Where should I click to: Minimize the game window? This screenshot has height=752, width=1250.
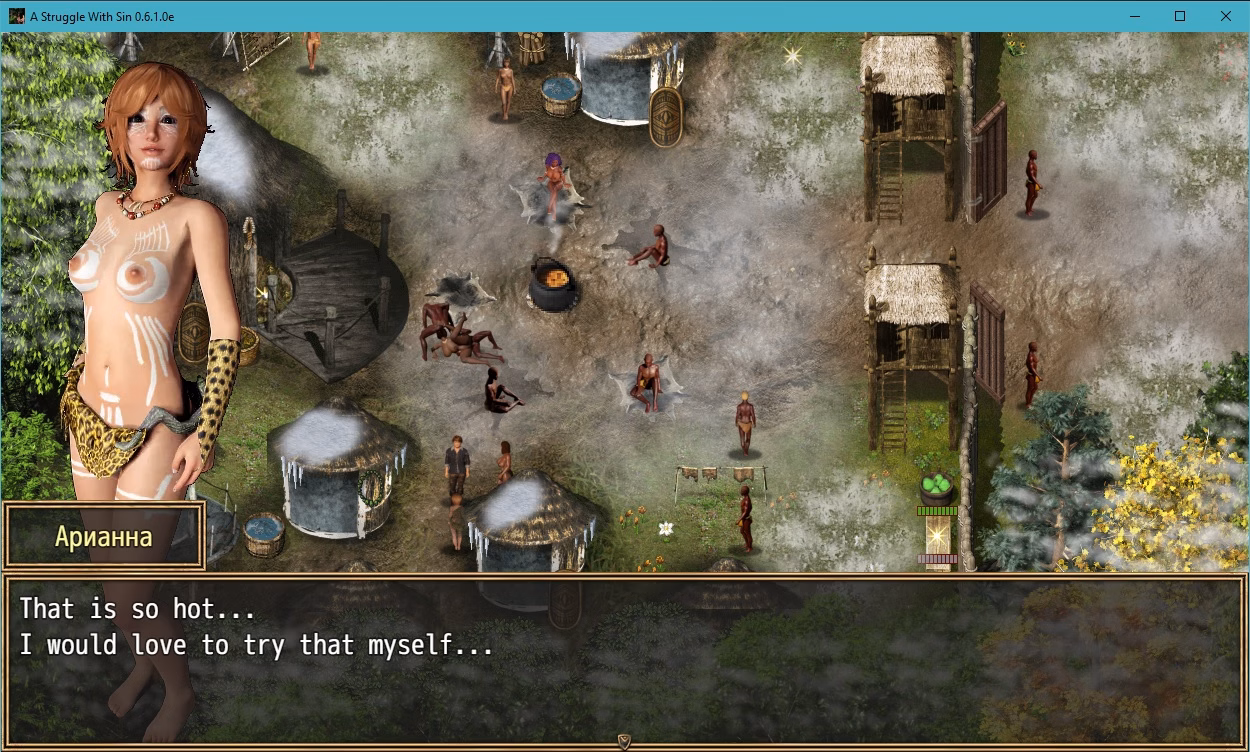coord(1134,16)
